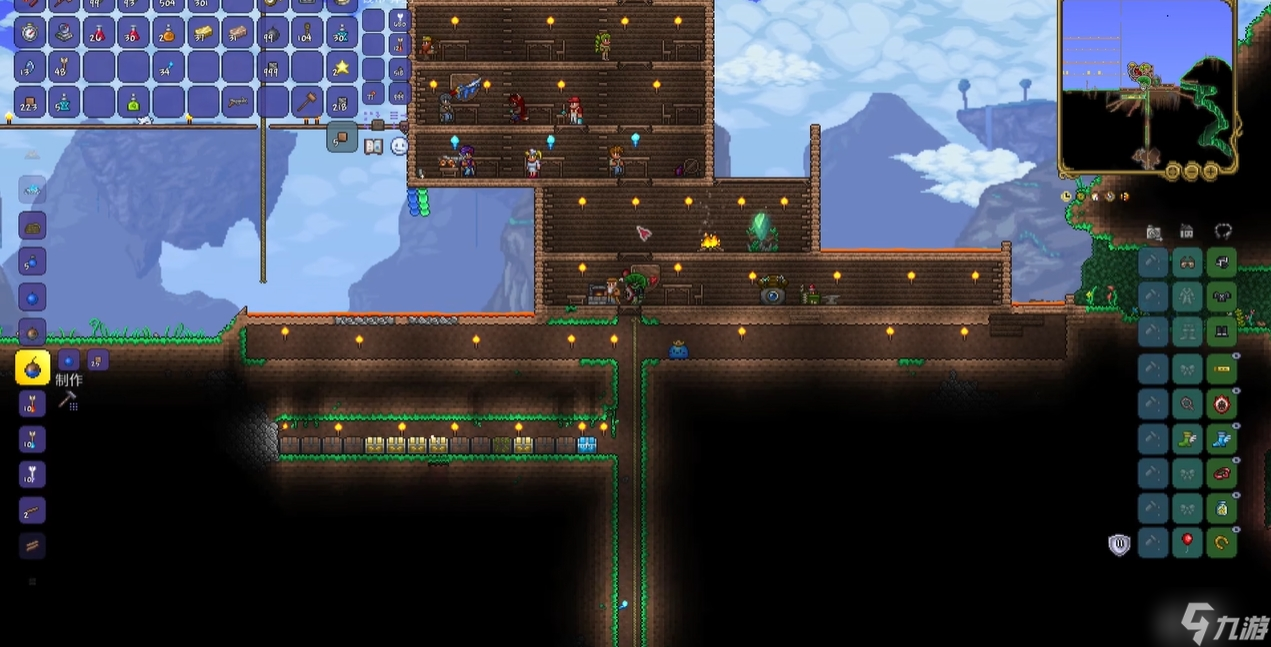Image resolution: width=1271 pixels, height=647 pixels.
Task: Click the trash slot with dirt block
Action: tap(341, 138)
